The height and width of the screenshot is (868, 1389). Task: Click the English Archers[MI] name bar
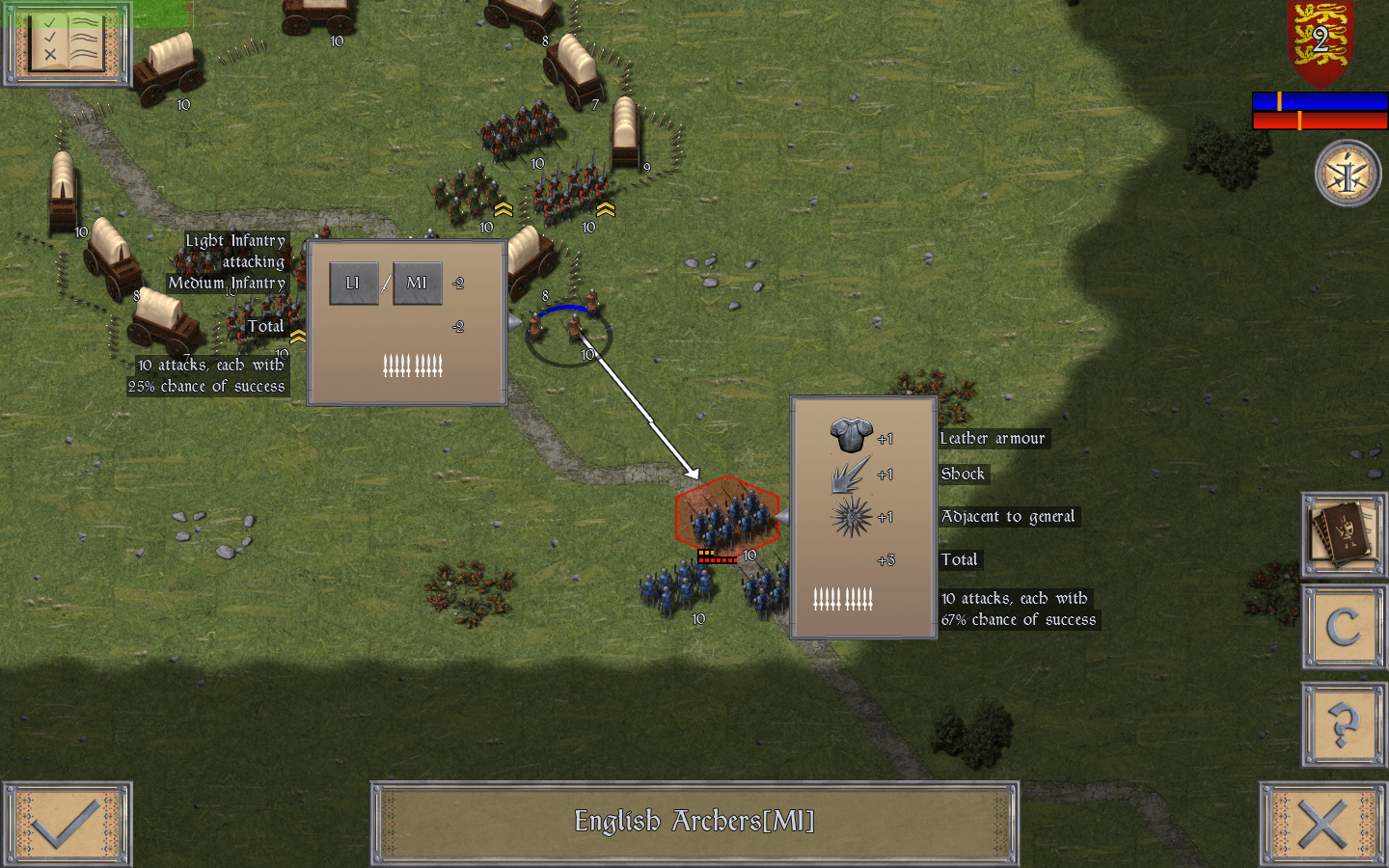click(x=694, y=824)
